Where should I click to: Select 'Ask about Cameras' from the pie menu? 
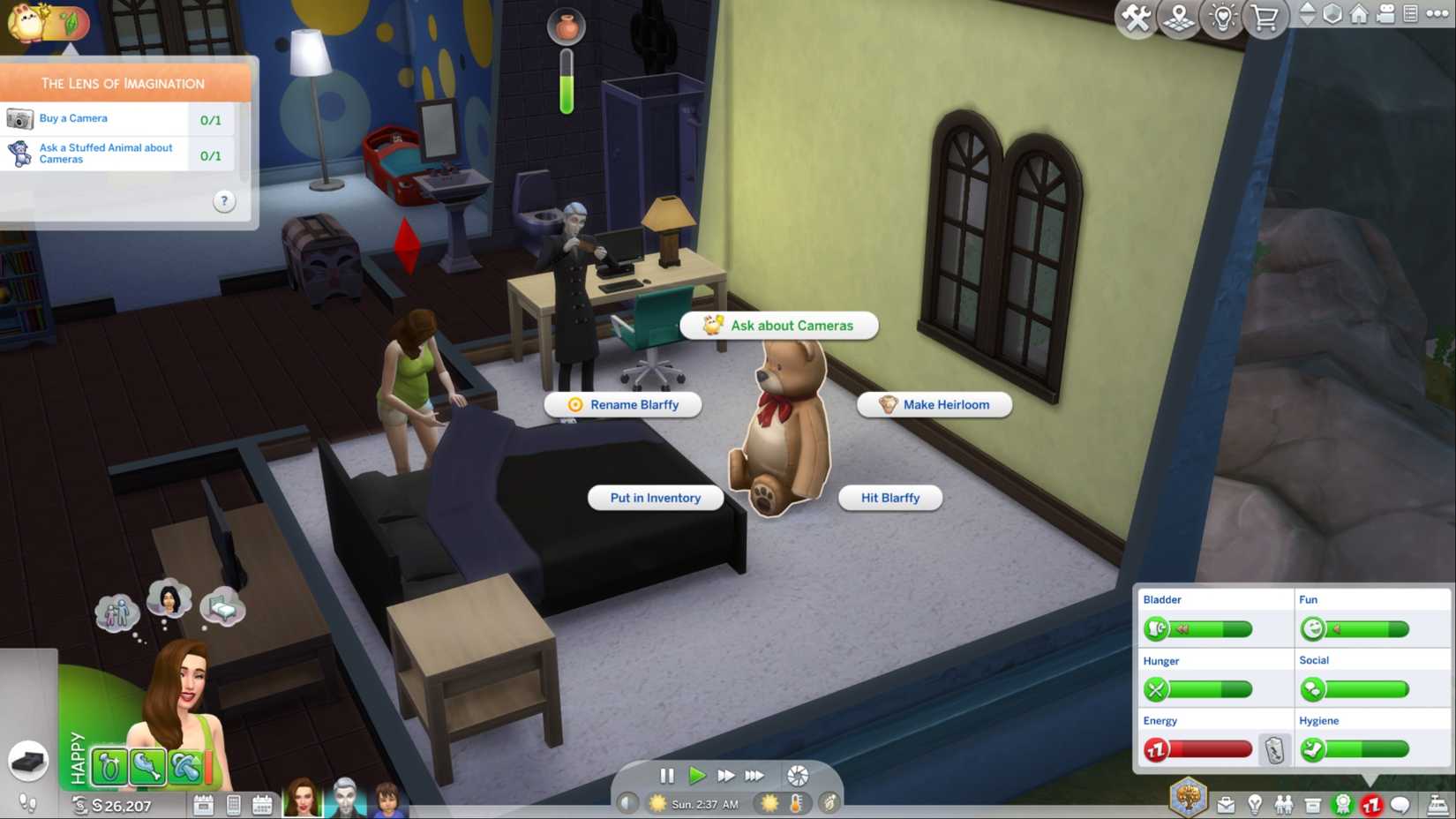[779, 325]
